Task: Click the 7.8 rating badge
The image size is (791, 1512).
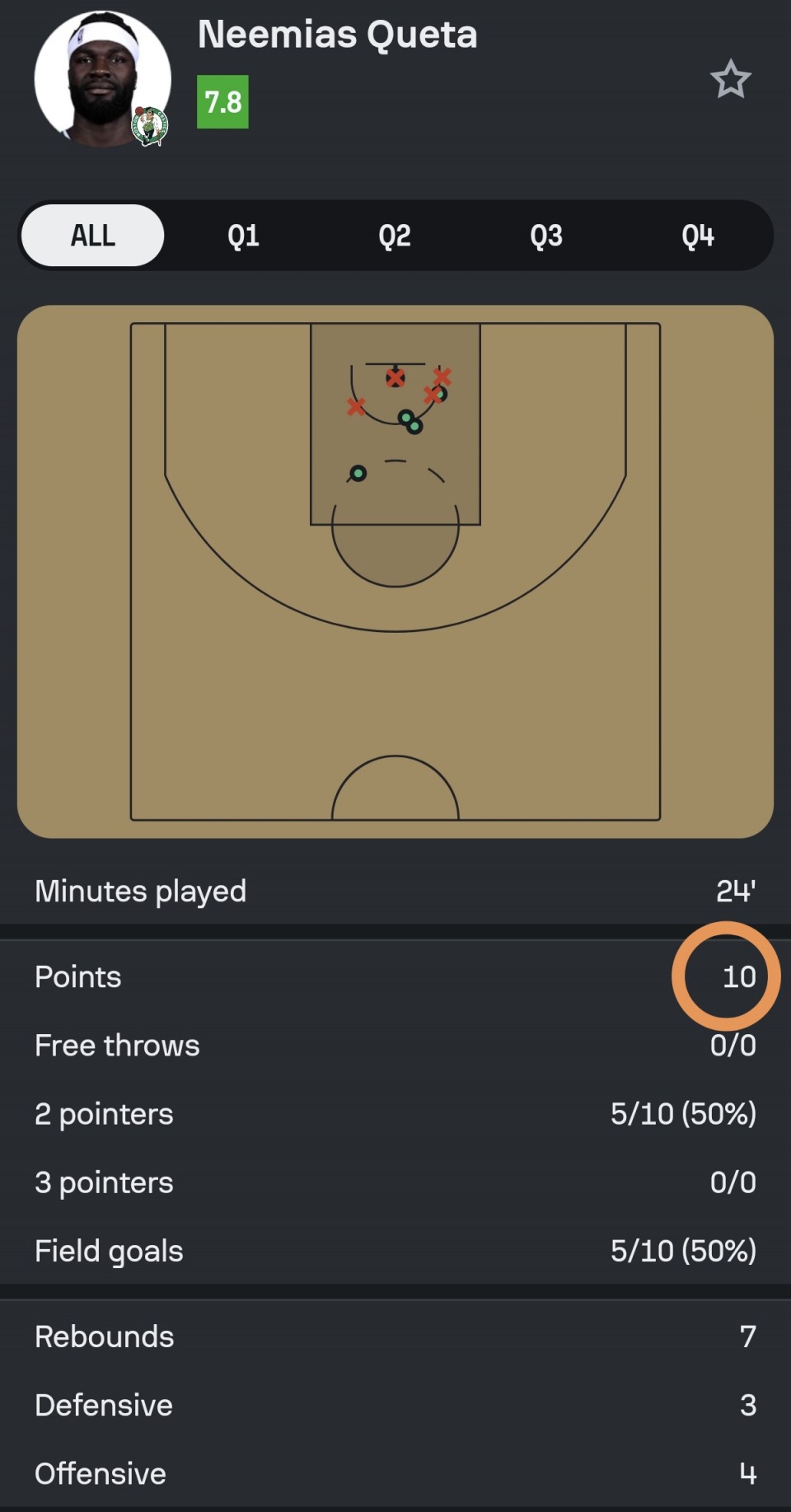Action: [x=222, y=102]
